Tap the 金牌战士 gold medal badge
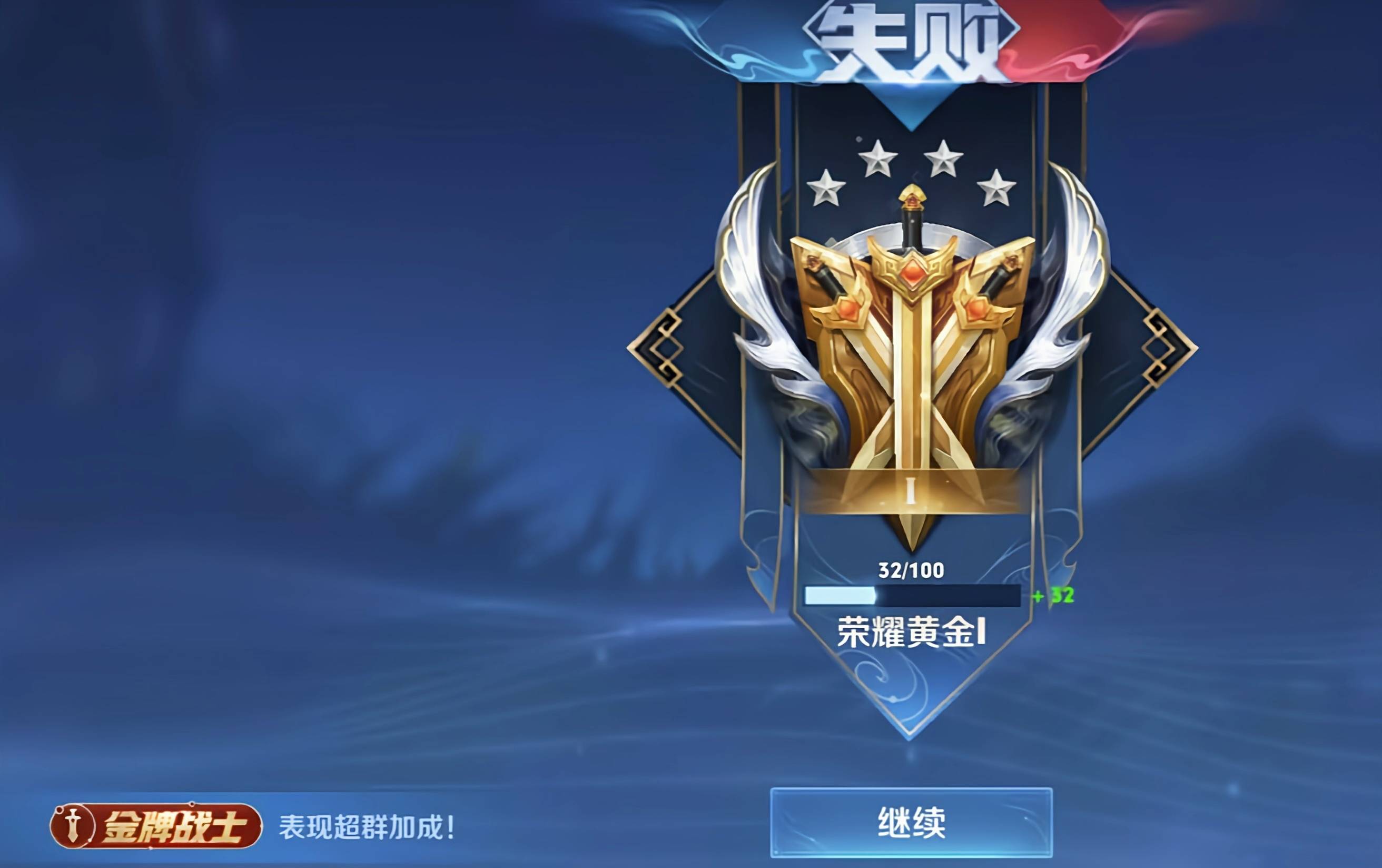The image size is (1382, 868). pos(155,826)
